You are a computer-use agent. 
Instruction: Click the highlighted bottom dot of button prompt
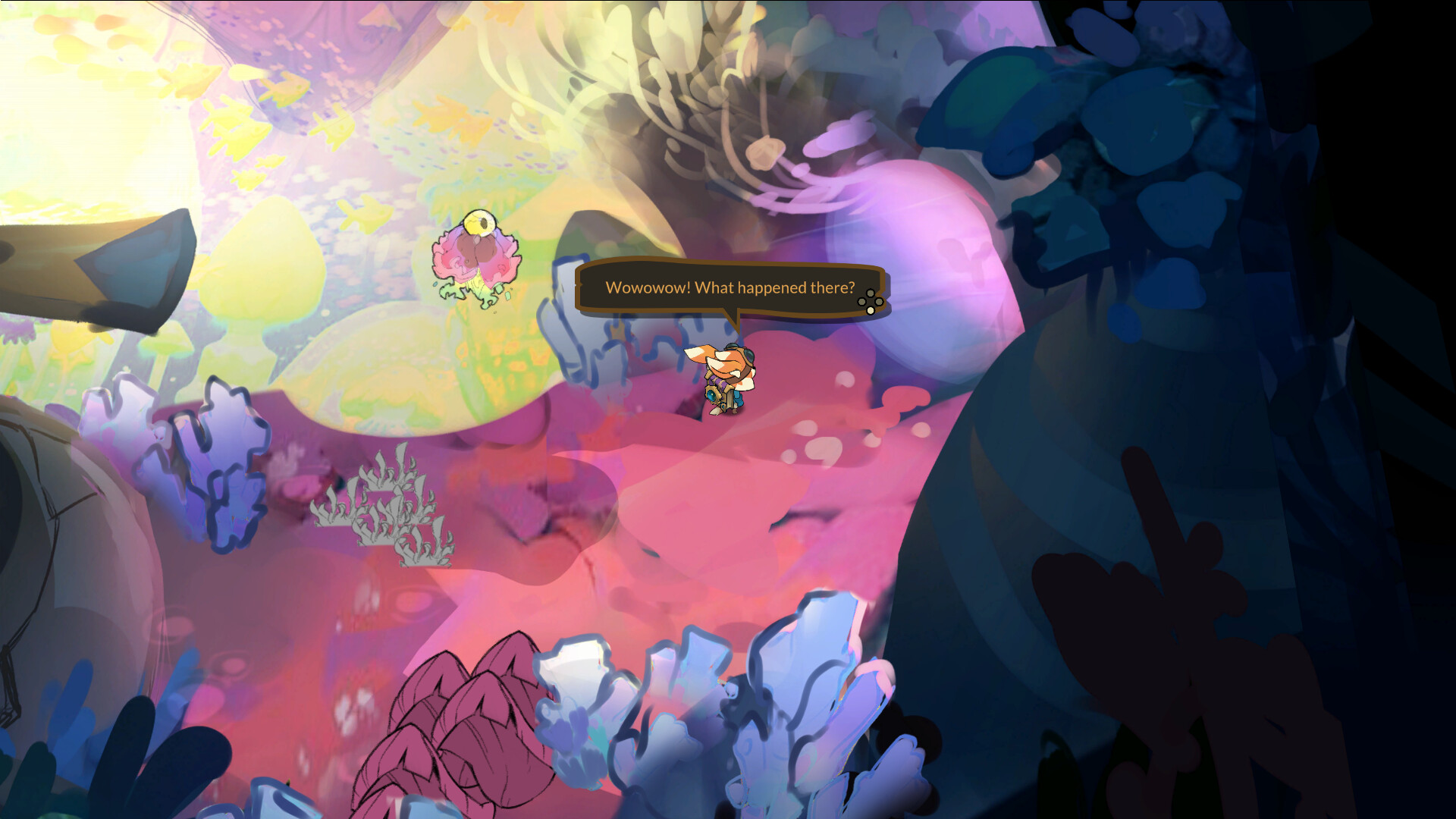[x=871, y=310]
